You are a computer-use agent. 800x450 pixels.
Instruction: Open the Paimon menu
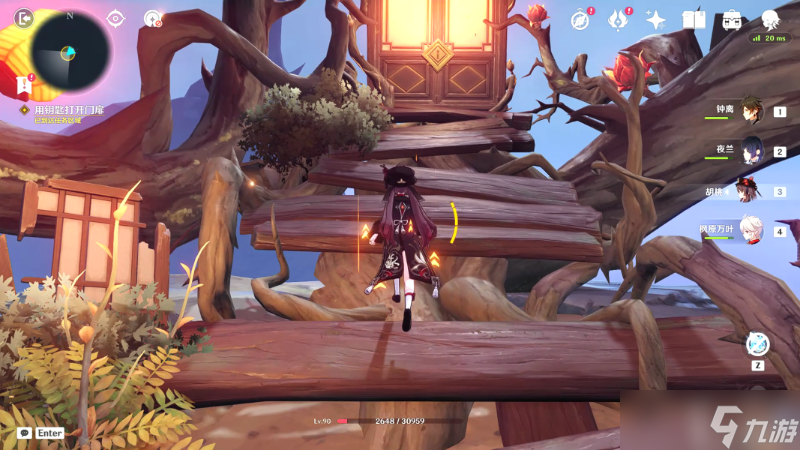coord(770,19)
